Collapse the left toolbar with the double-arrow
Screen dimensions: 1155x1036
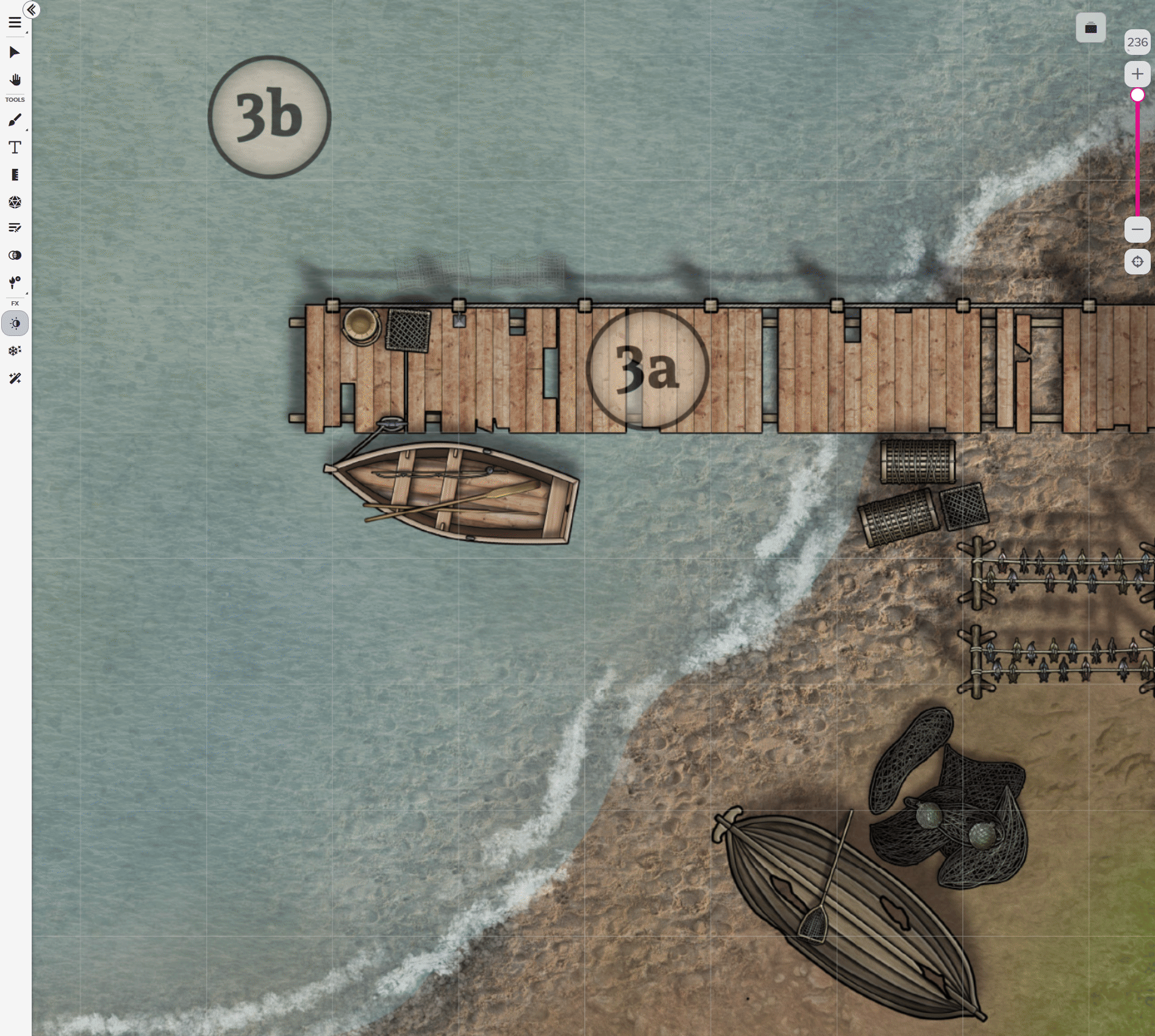(32, 10)
